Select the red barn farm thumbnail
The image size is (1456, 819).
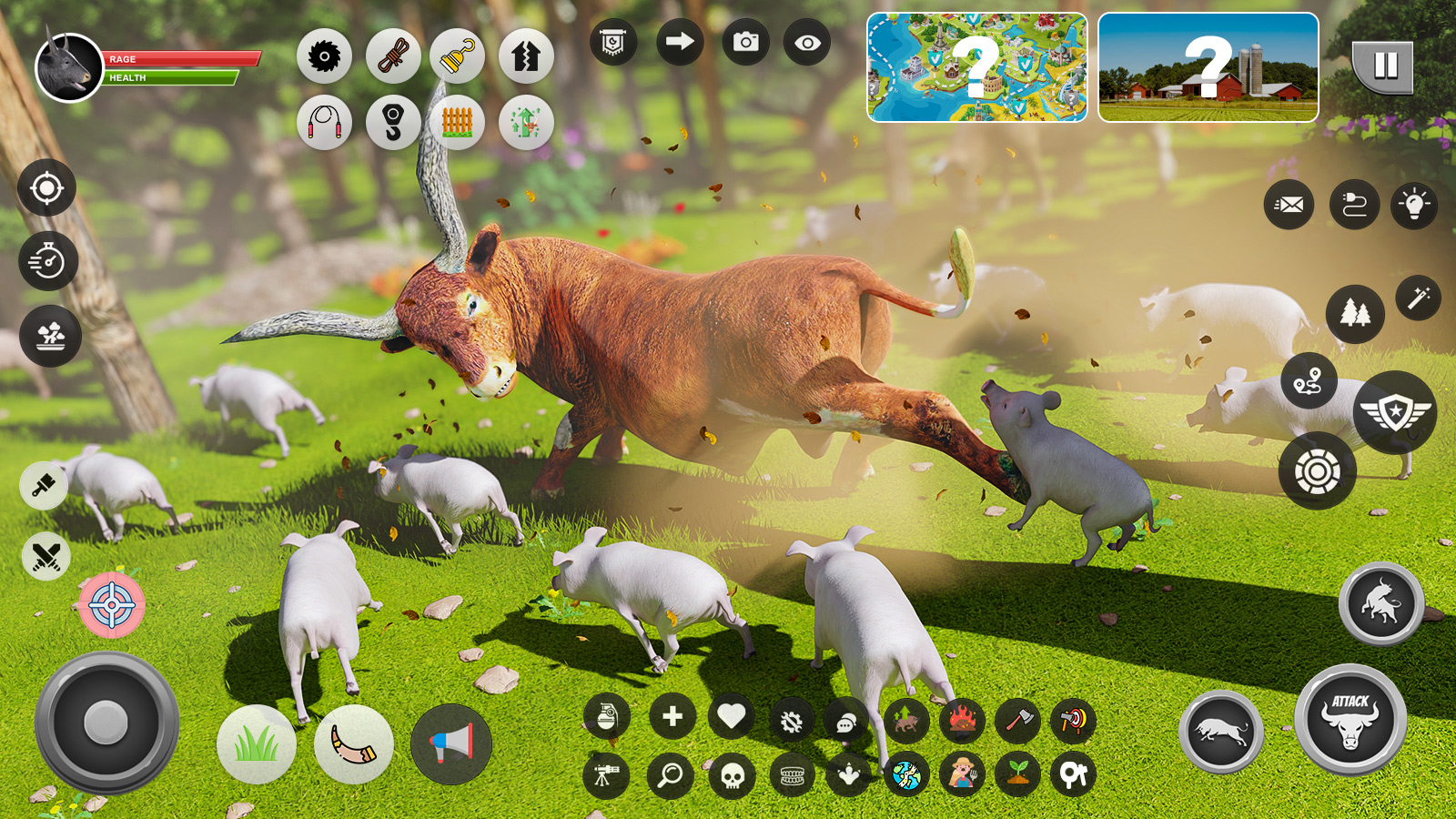point(1208,67)
